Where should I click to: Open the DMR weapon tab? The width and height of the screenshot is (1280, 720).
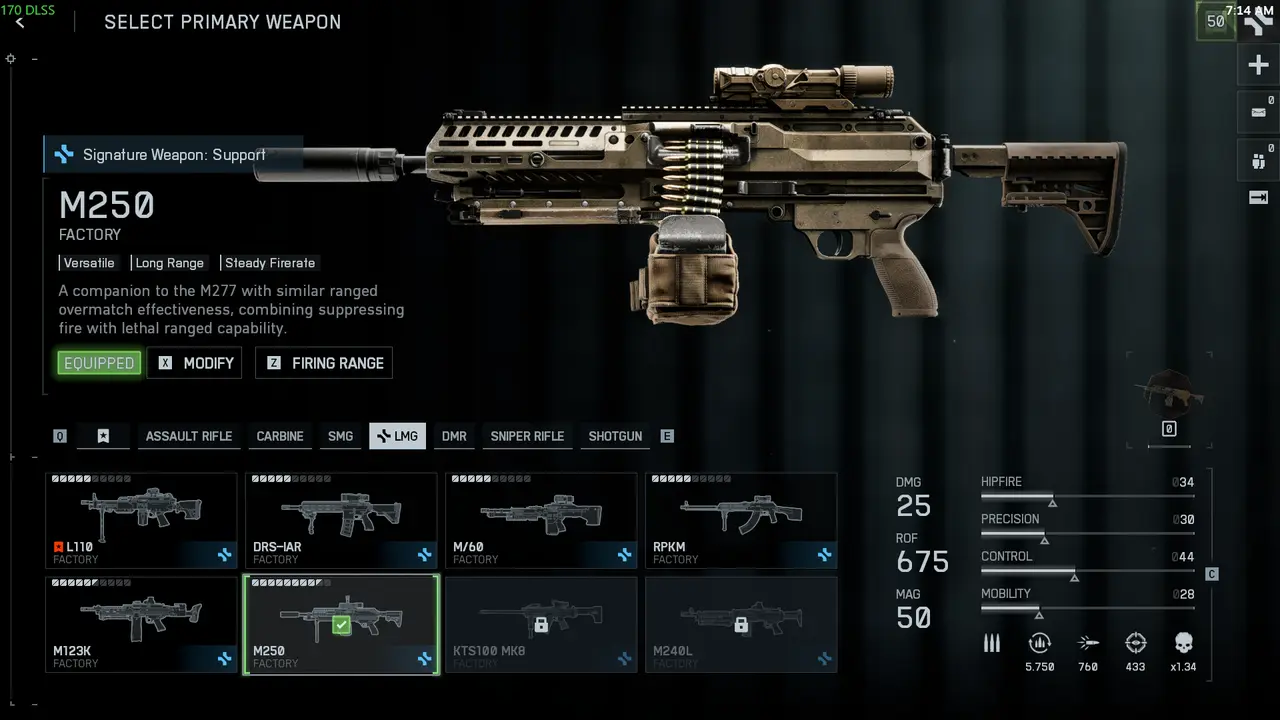454,436
